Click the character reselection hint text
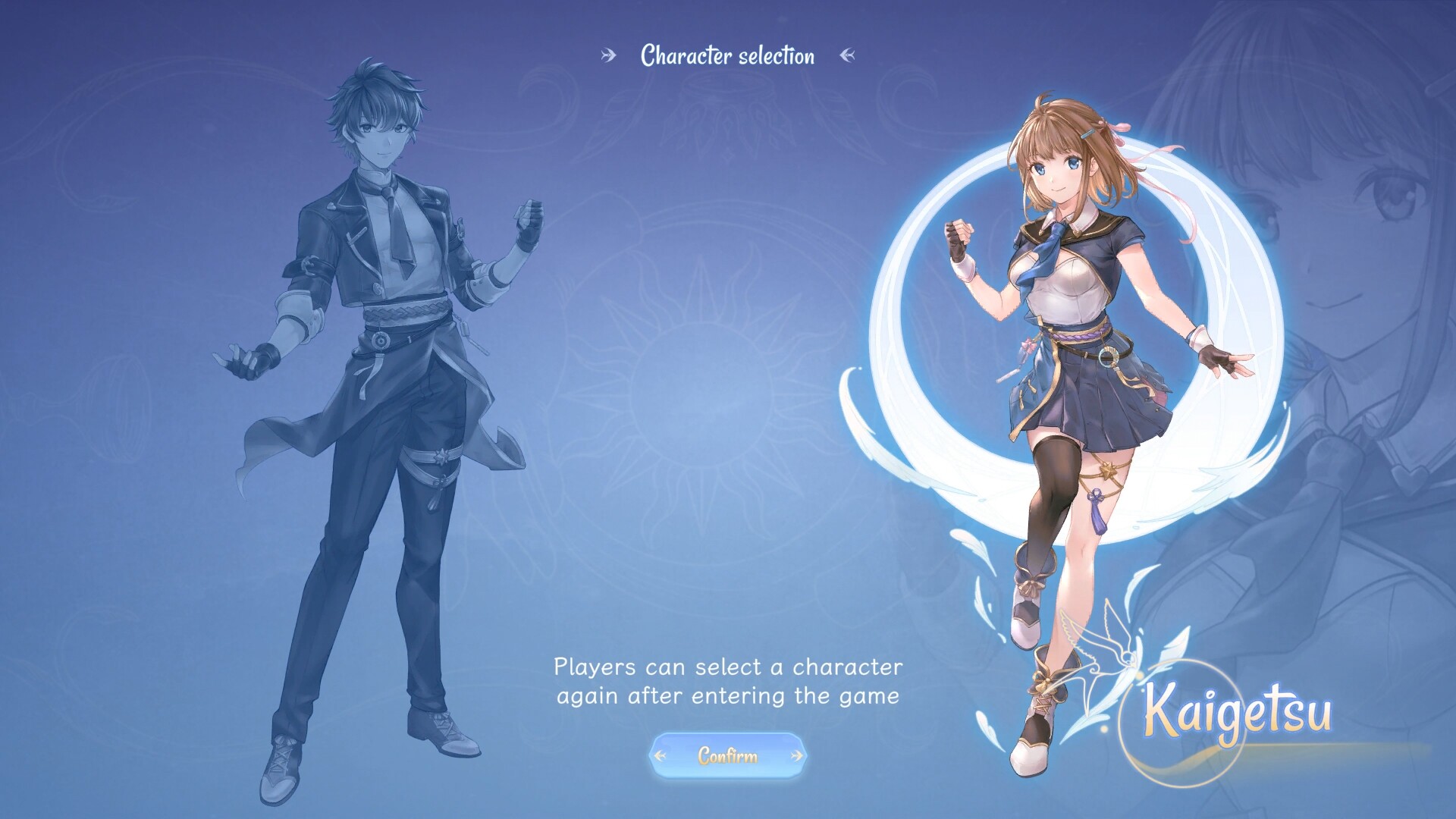 728,680
